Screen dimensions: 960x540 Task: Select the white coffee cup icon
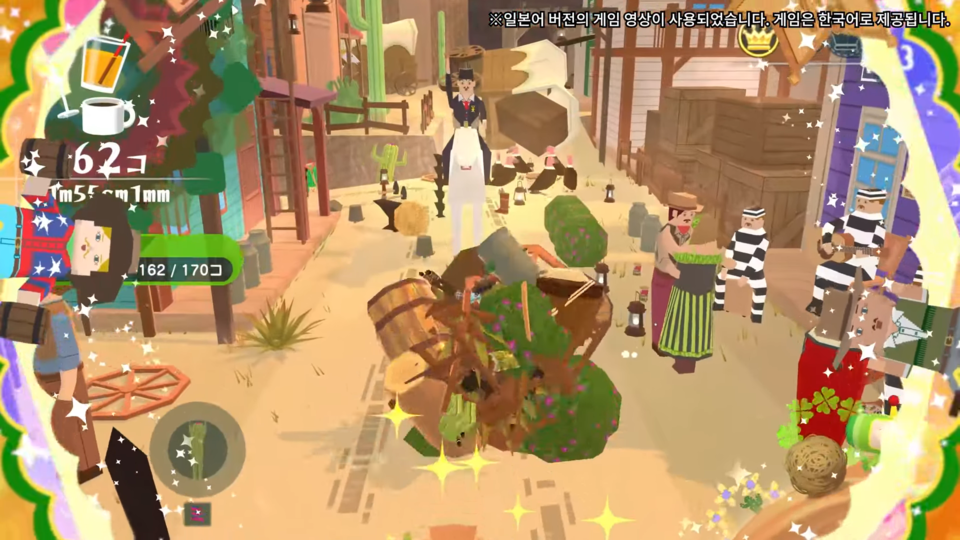click(x=106, y=116)
